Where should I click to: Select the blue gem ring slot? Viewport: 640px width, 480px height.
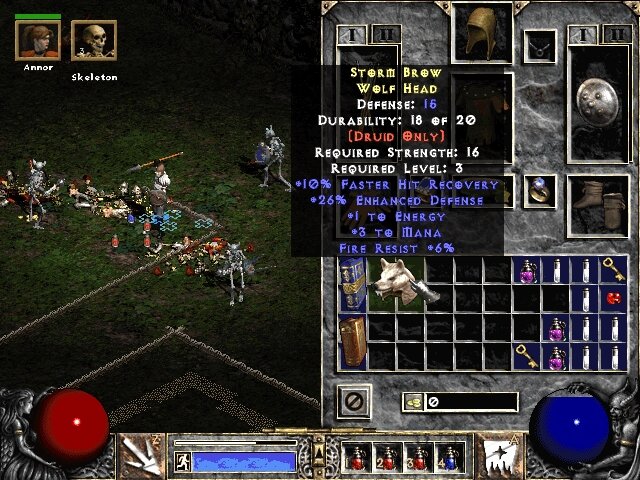click(541, 188)
